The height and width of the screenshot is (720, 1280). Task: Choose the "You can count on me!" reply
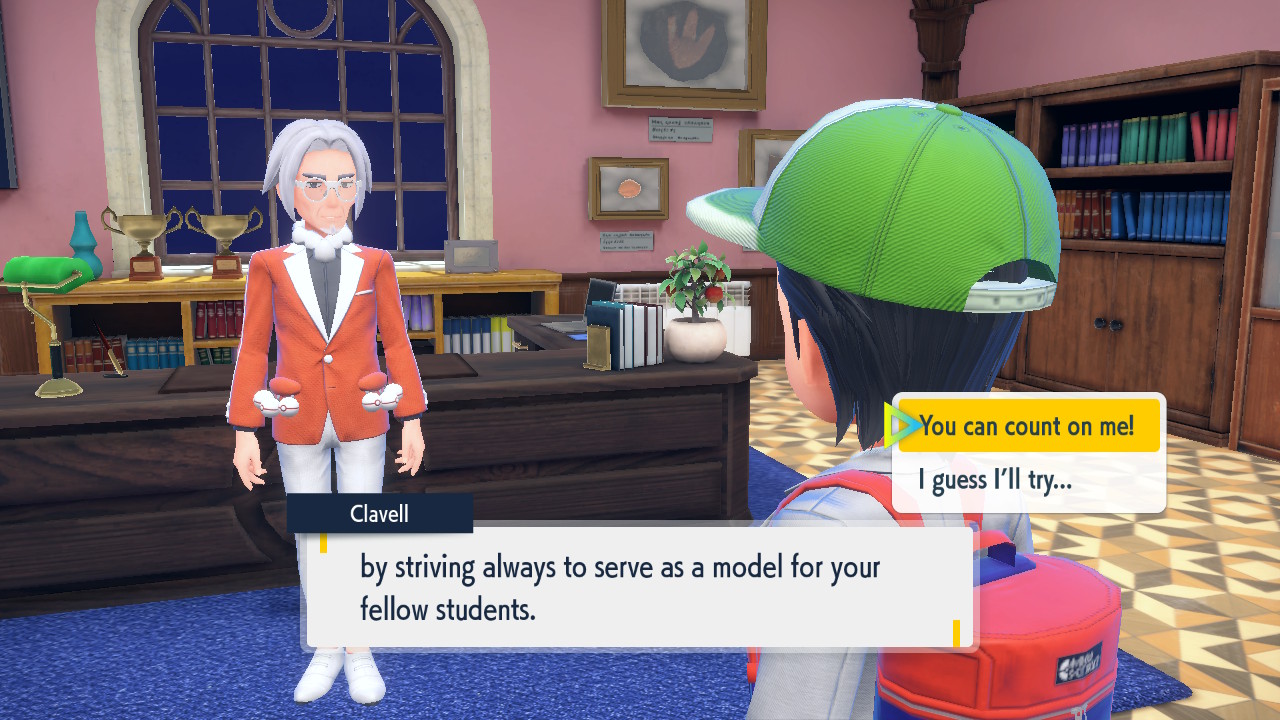1027,426
